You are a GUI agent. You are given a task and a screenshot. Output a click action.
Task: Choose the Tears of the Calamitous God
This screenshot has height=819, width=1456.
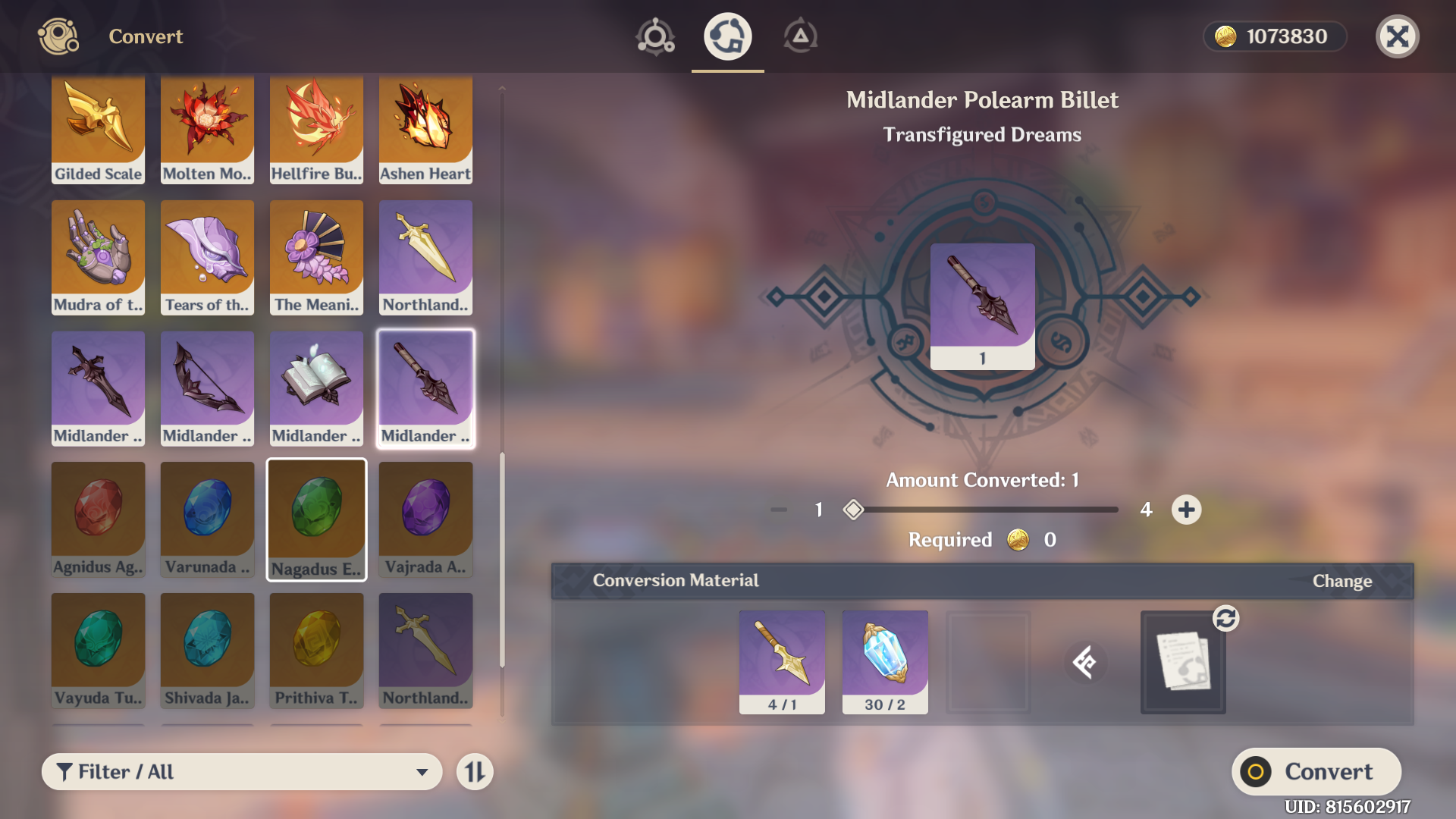pyautogui.click(x=207, y=257)
